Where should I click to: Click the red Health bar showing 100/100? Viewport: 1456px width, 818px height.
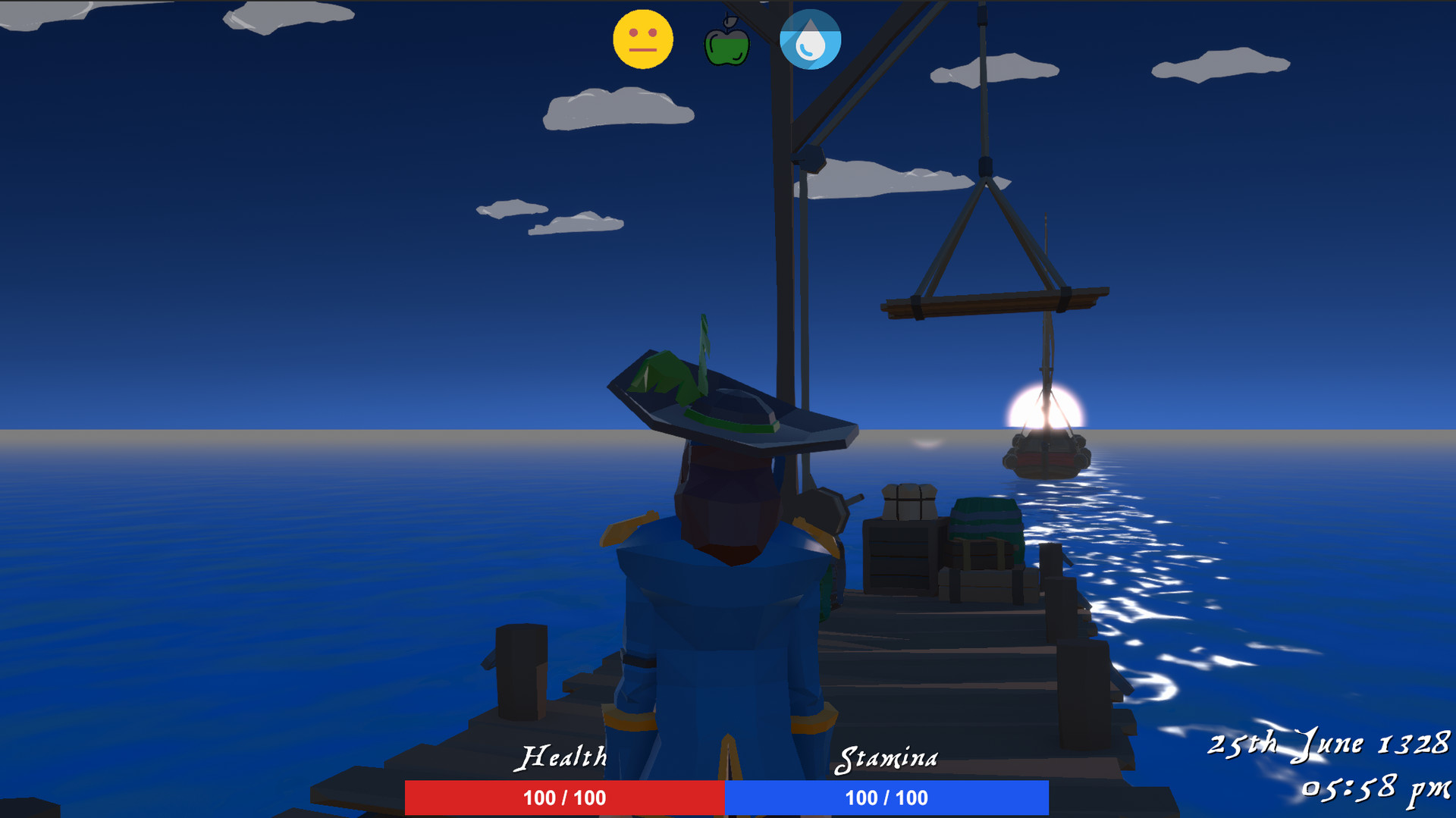(564, 798)
